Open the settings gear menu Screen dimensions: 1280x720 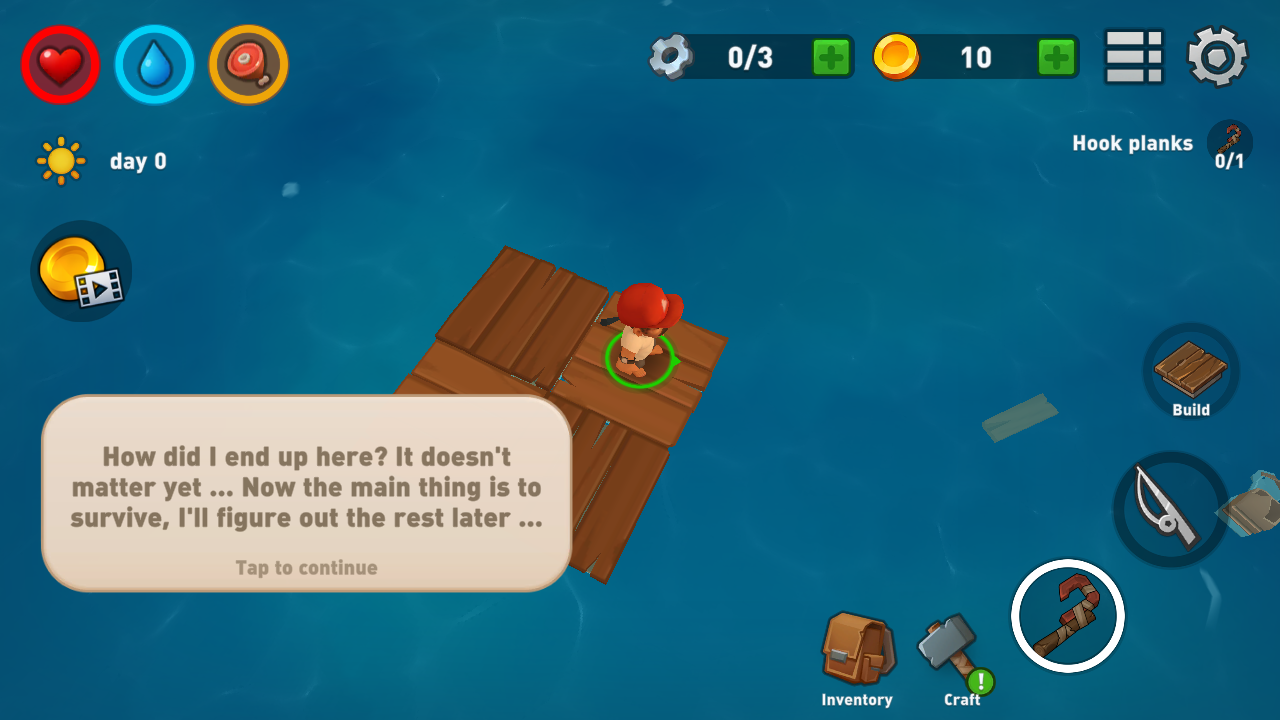1217,56
